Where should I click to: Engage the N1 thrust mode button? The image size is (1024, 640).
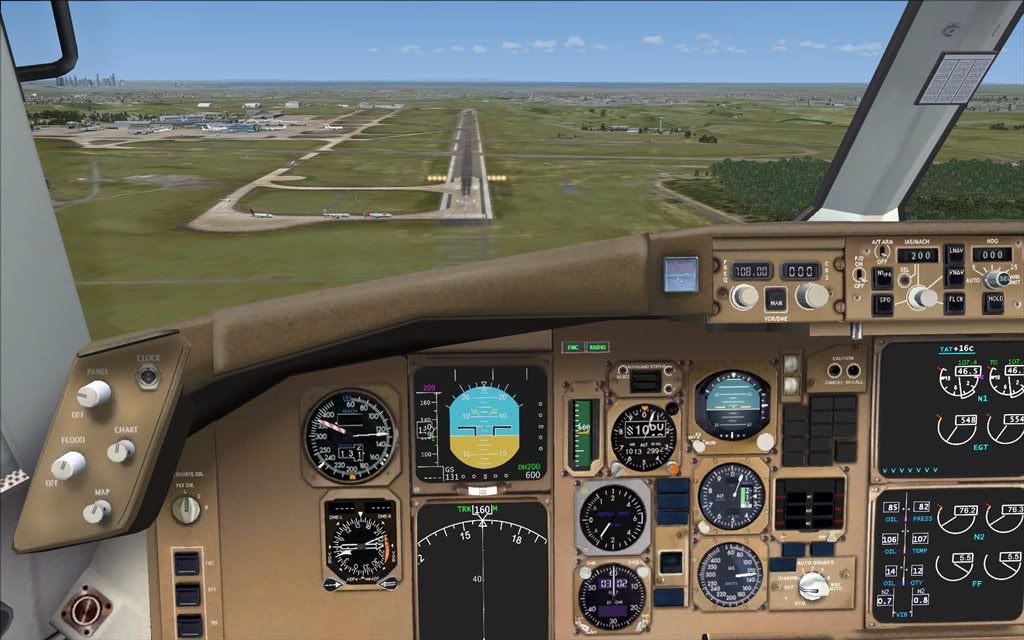point(883,274)
